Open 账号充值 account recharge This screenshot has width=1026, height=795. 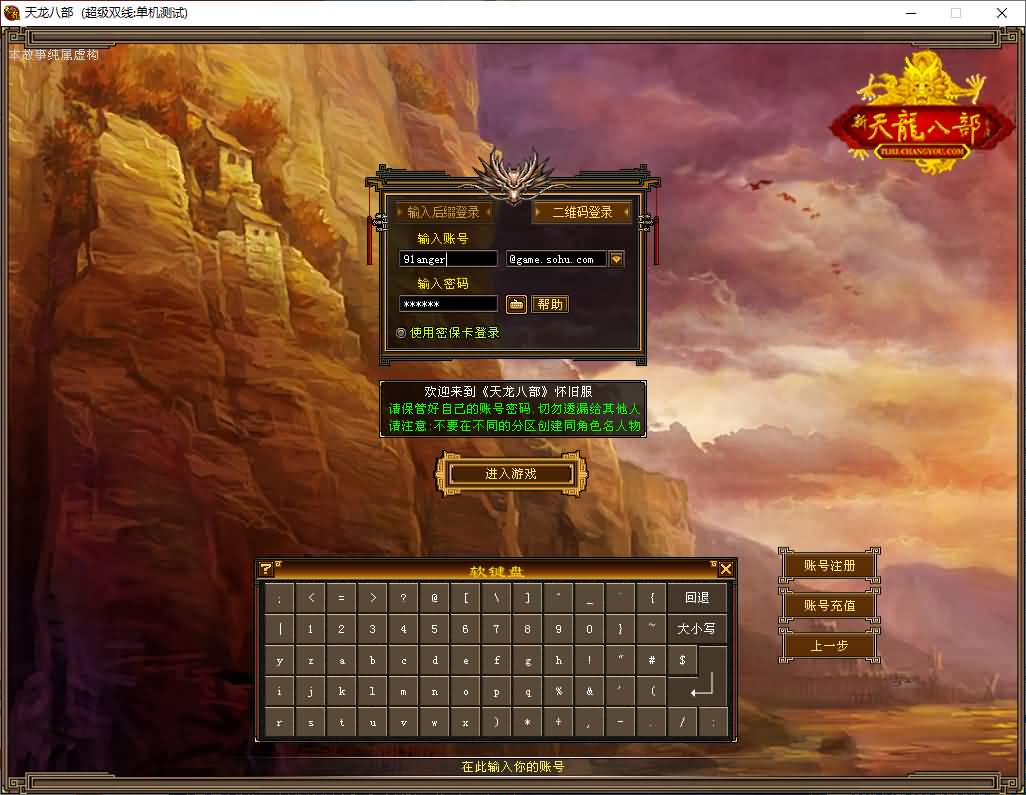[829, 606]
